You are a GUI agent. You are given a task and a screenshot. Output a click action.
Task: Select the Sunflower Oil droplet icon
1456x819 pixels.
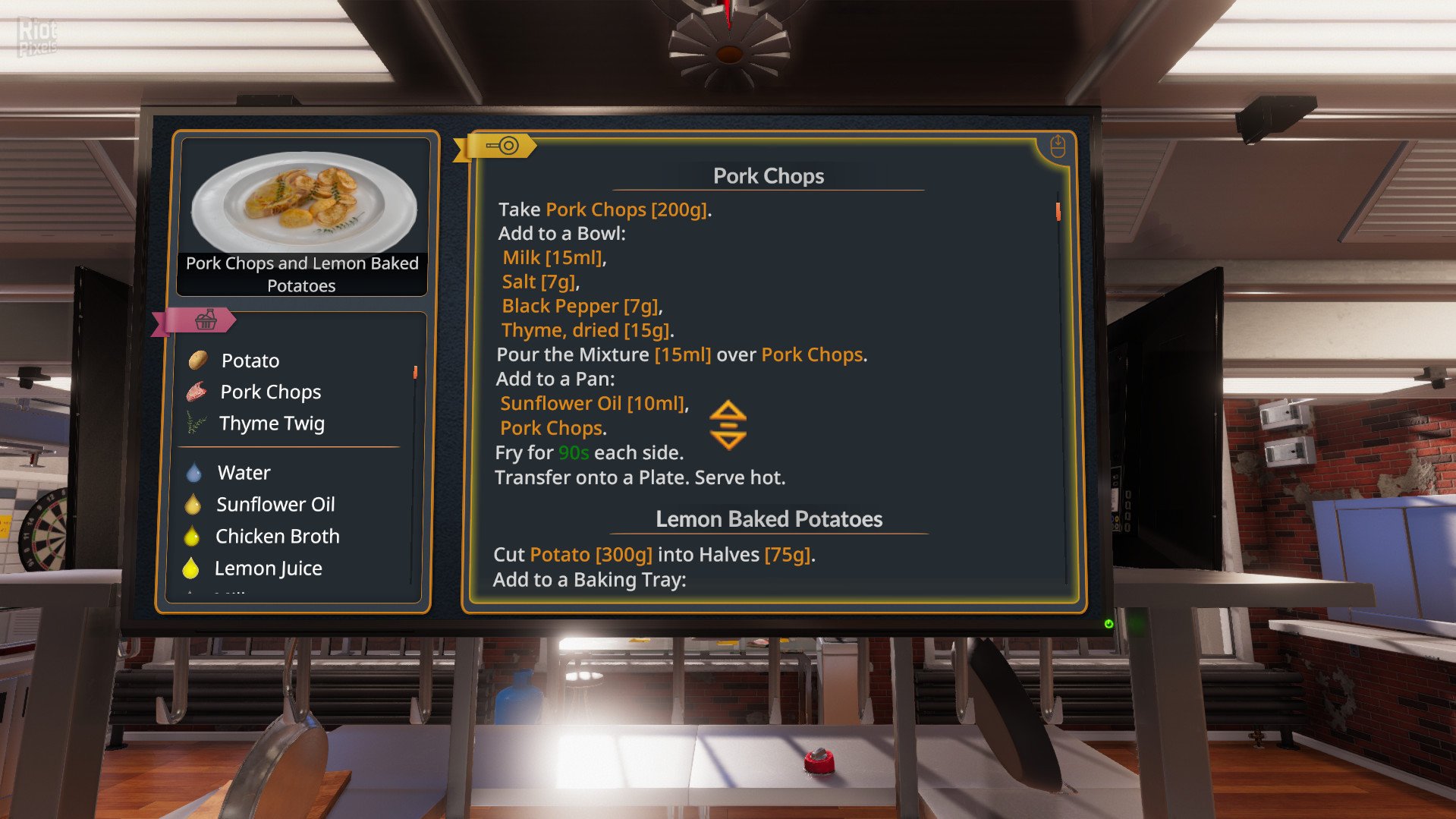click(x=193, y=503)
